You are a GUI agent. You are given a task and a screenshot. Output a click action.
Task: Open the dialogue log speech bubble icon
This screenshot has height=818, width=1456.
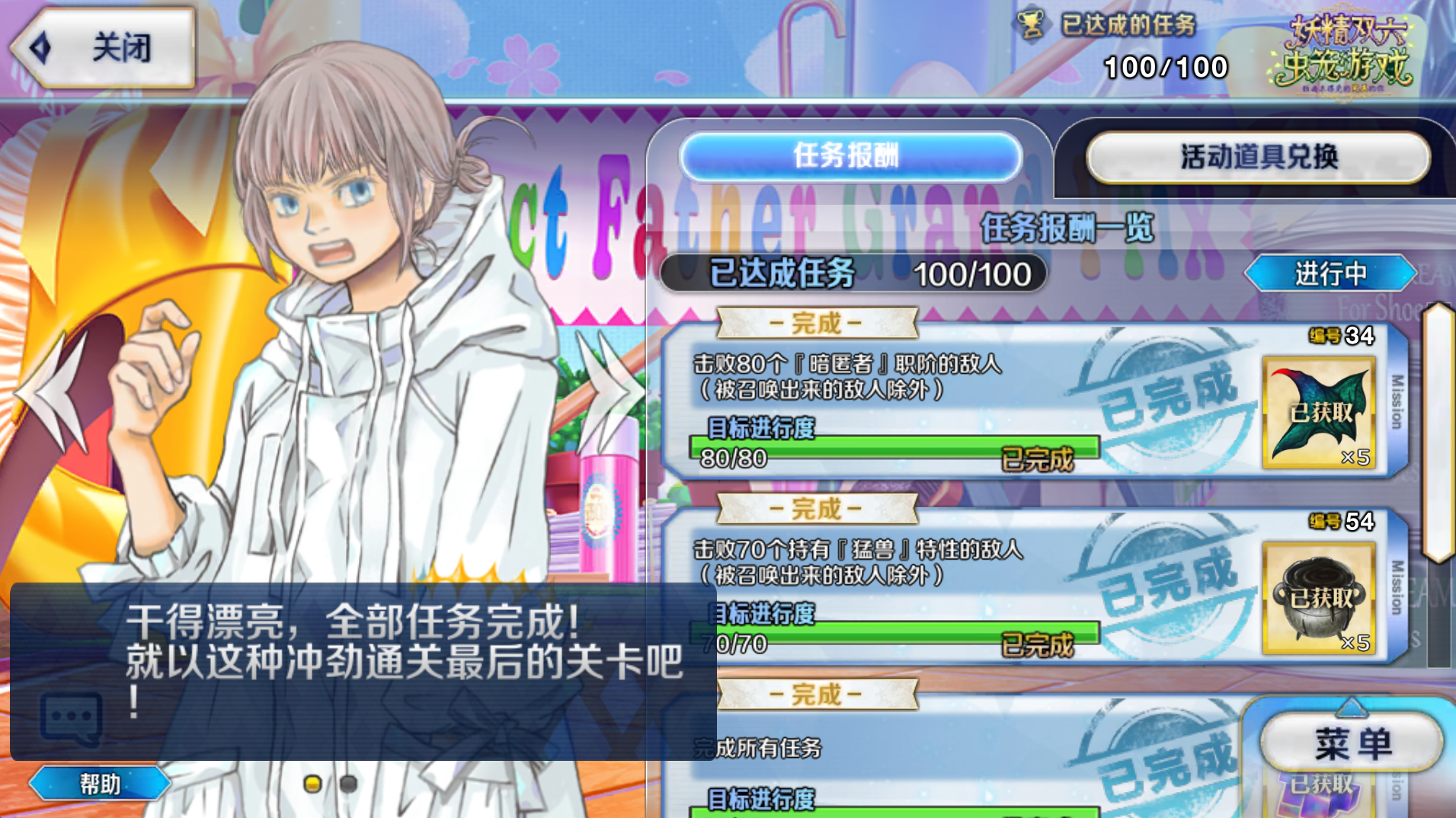click(x=70, y=717)
